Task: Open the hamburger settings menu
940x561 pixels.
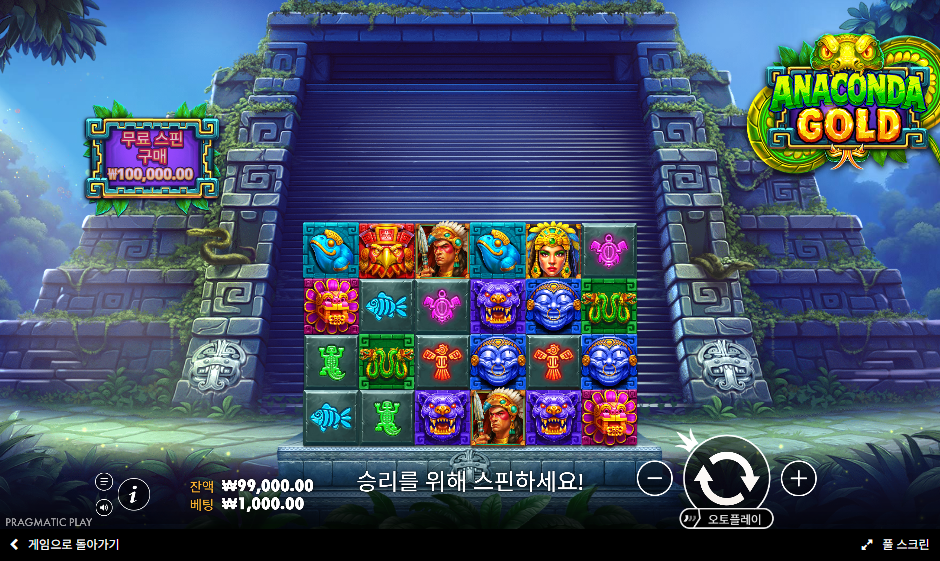Action: click(104, 481)
